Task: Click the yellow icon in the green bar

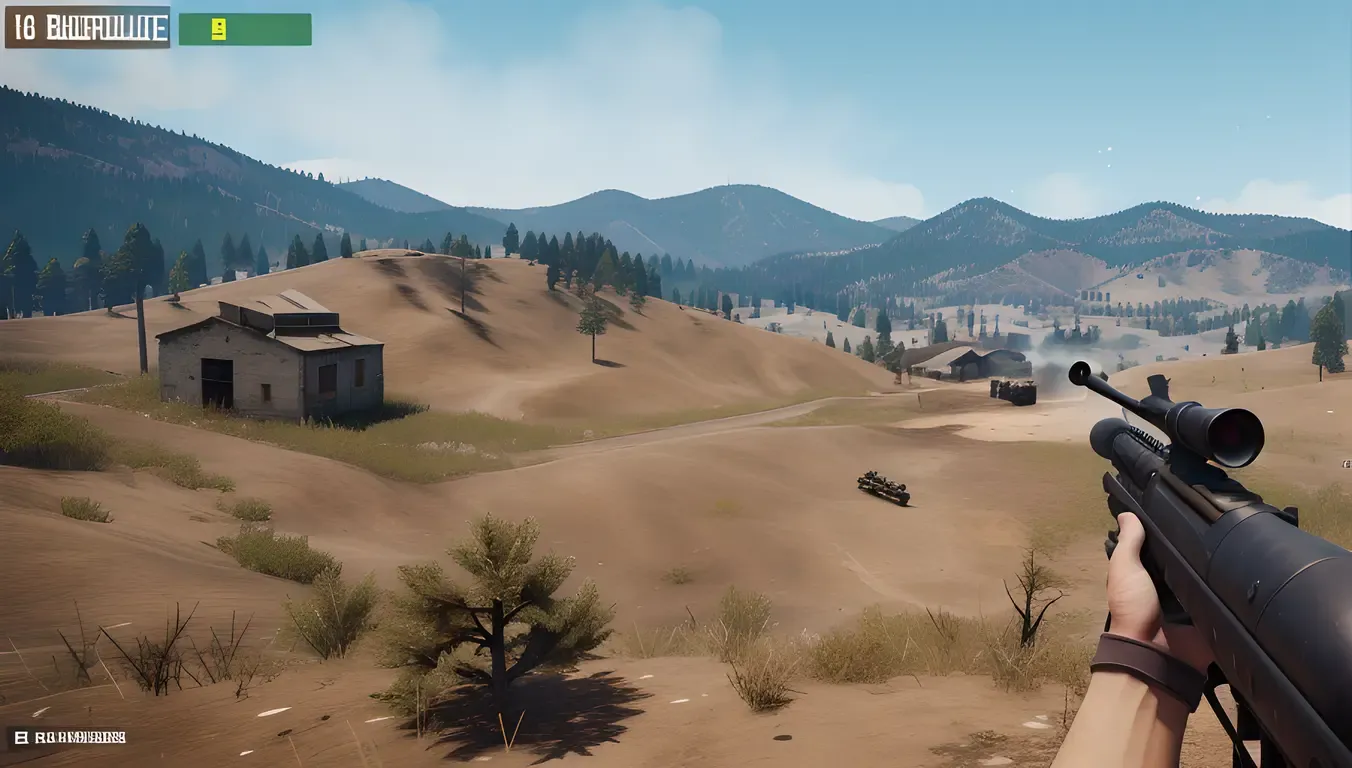Action: click(218, 29)
